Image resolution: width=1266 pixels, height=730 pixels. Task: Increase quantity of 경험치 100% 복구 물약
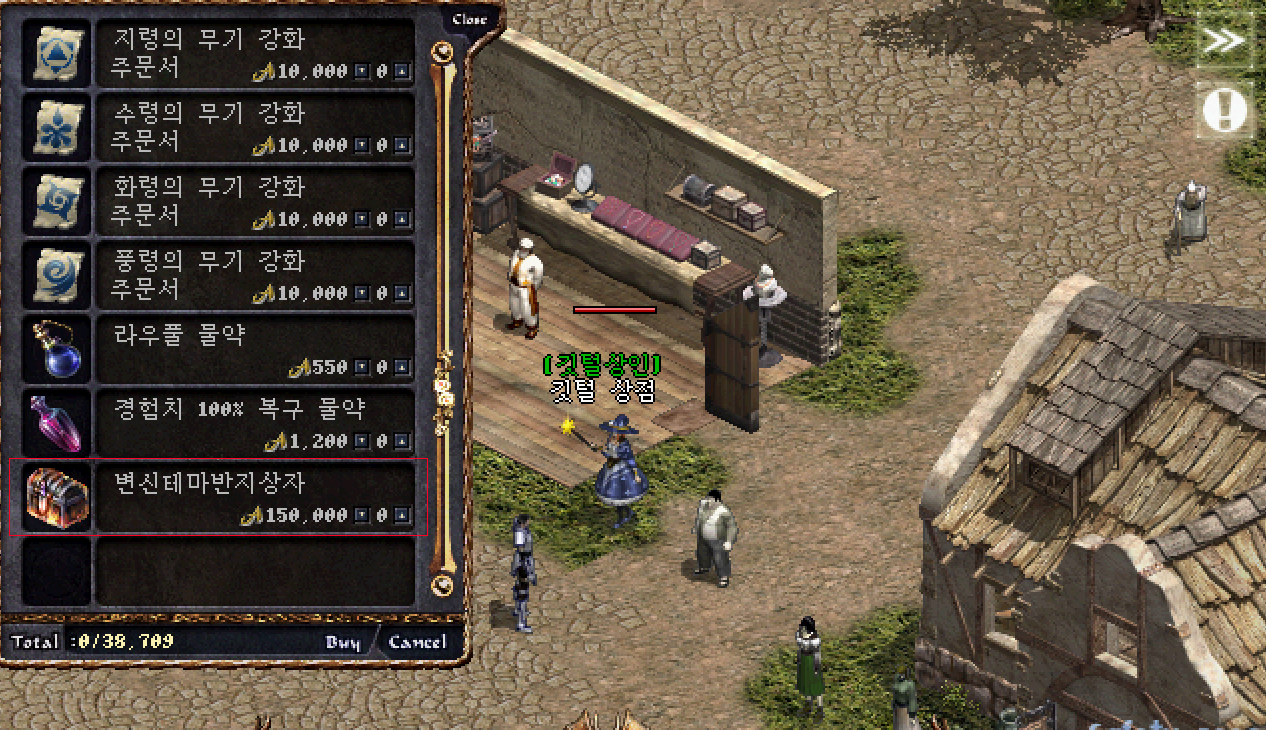(x=402, y=442)
